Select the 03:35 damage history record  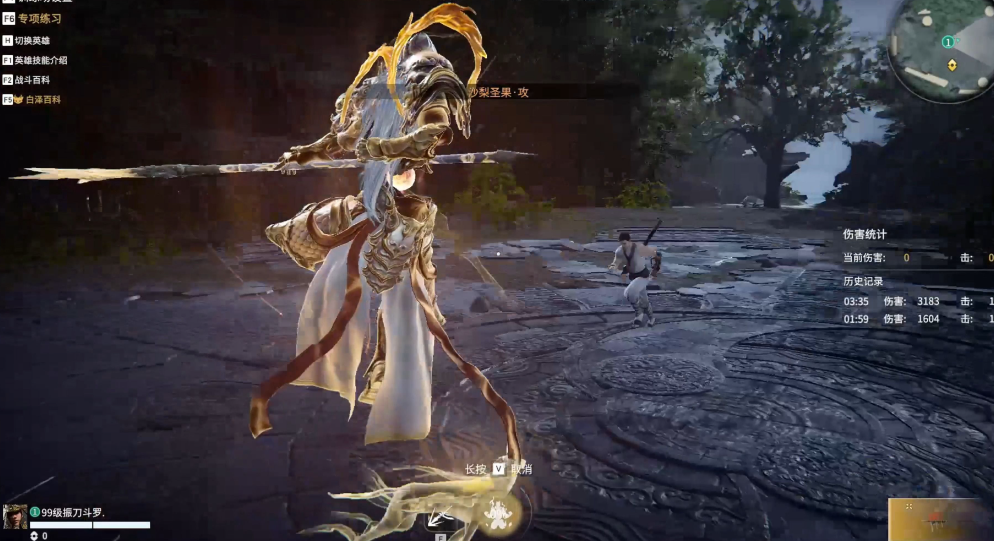tap(917, 301)
